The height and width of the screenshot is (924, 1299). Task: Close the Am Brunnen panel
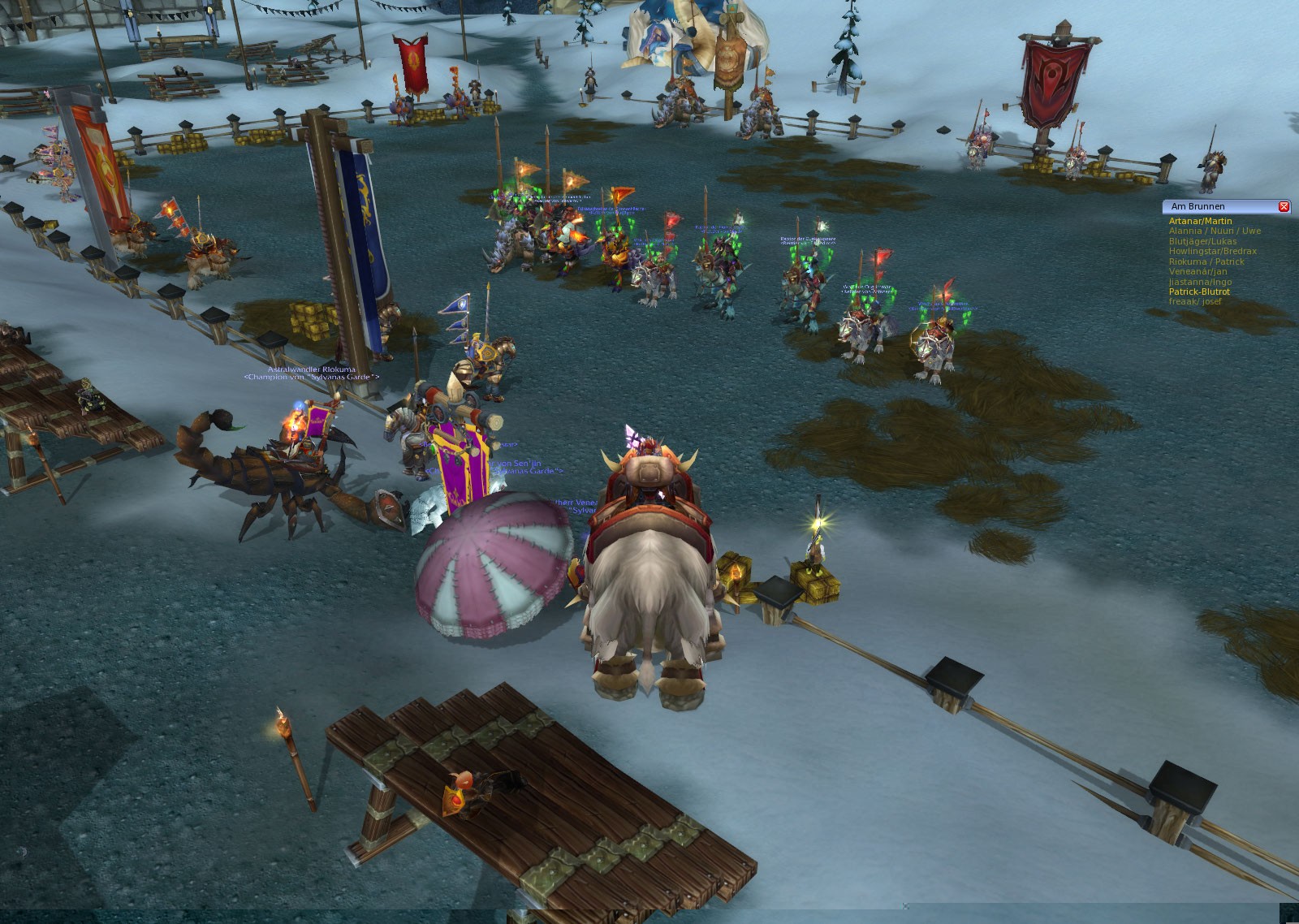coord(1284,207)
